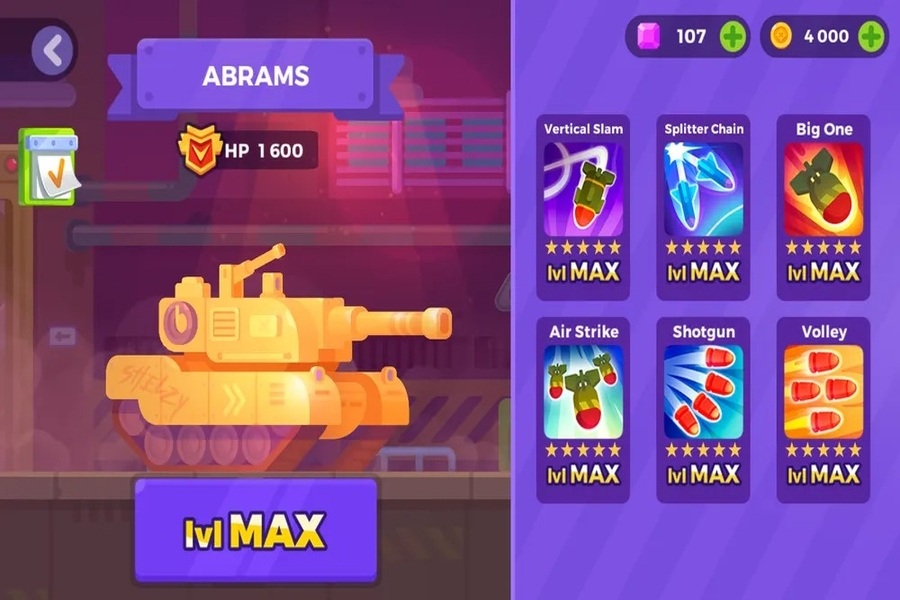This screenshot has height=600, width=900.
Task: Choose the Splitter Chain weapon card
Action: pyautogui.click(x=703, y=205)
